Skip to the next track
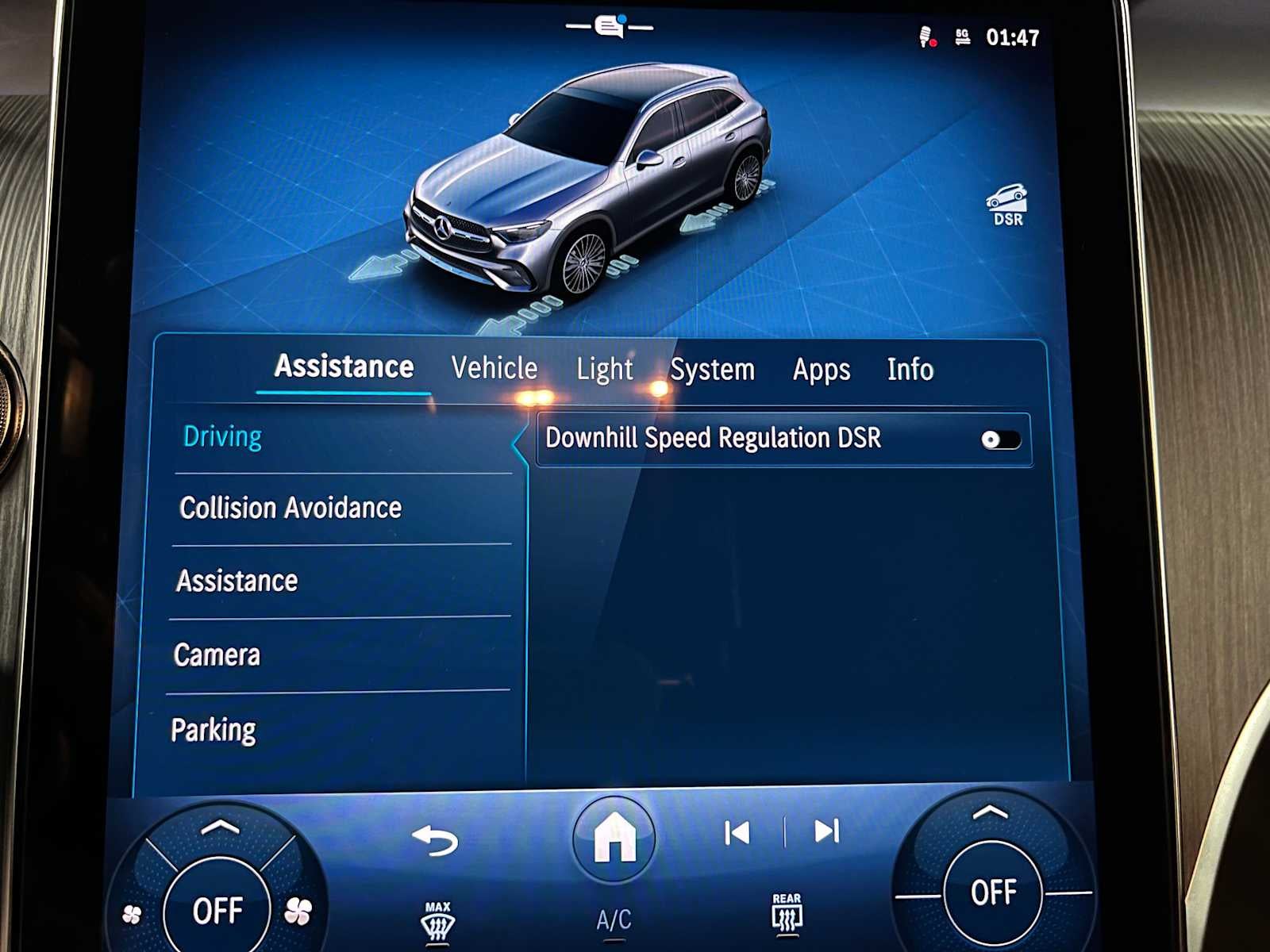The image size is (1270, 952). [x=827, y=831]
